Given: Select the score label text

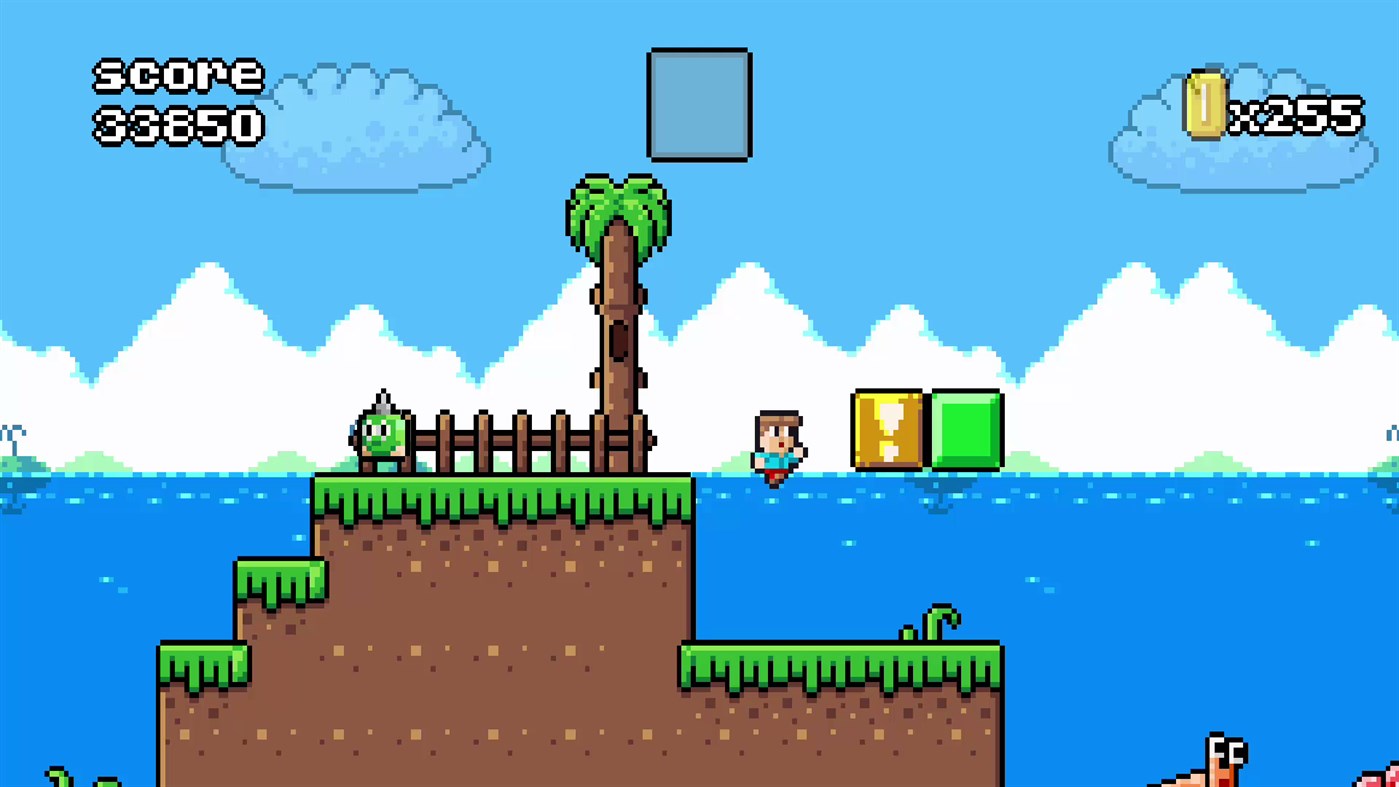Looking at the screenshot, I should tap(176, 75).
